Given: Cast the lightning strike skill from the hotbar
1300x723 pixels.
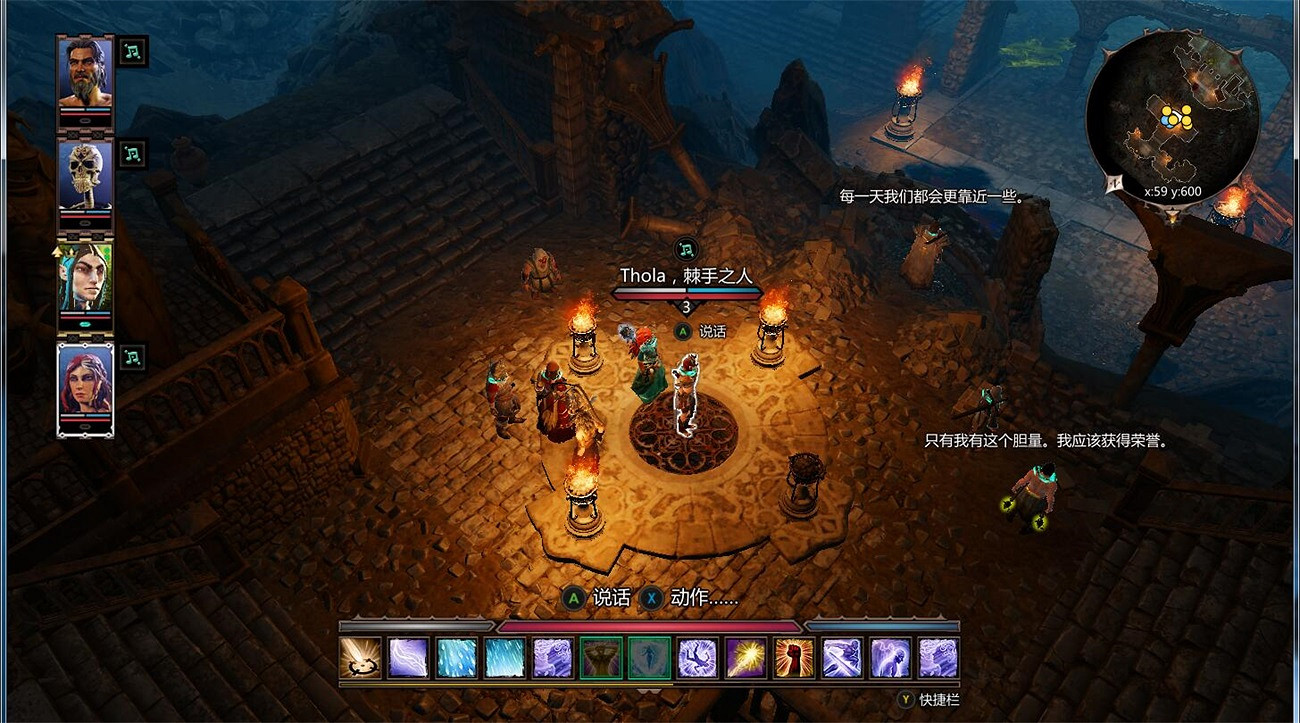Looking at the screenshot, I should tap(408, 657).
